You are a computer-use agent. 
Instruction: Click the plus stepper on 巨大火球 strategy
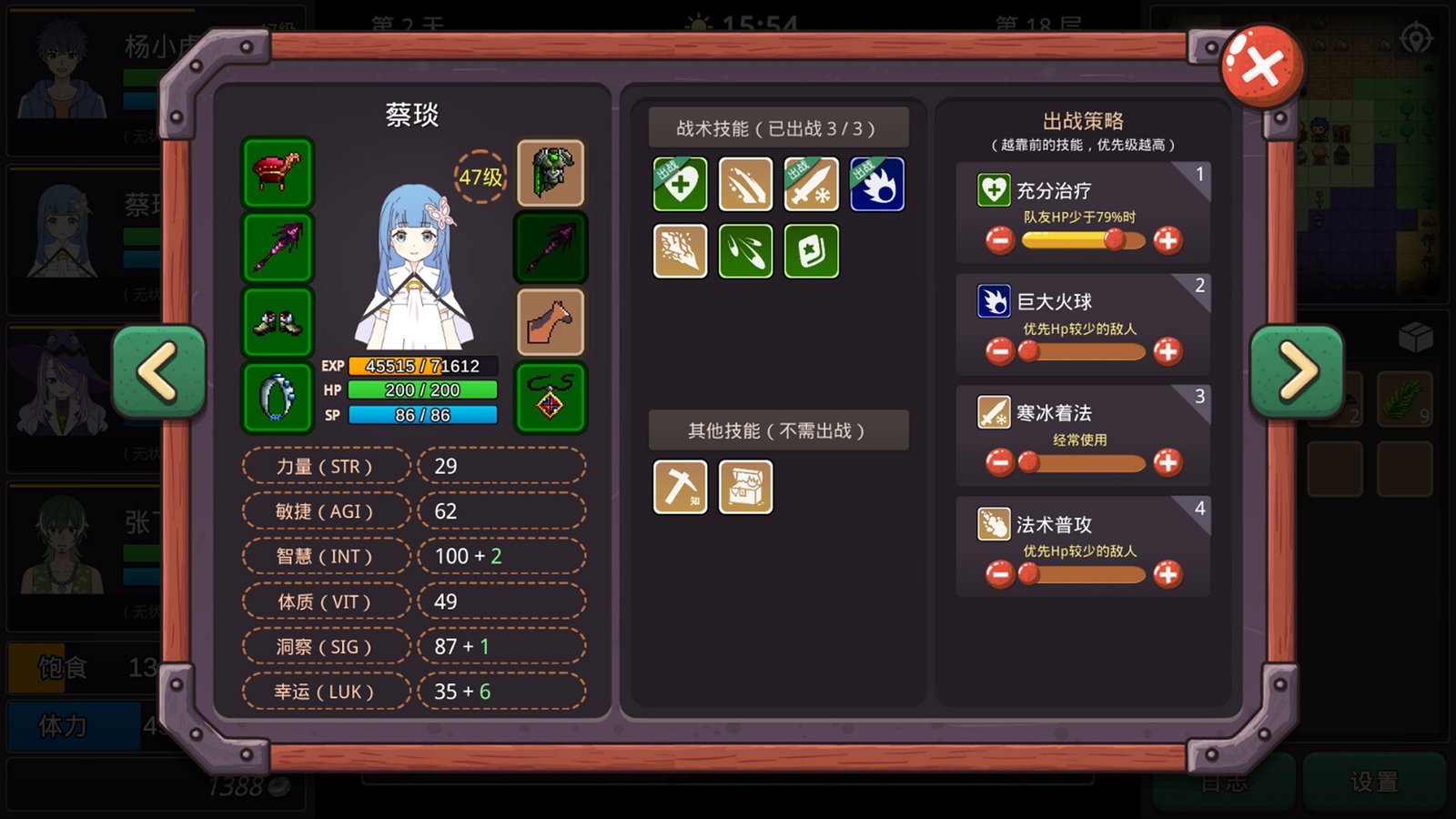tap(1168, 351)
